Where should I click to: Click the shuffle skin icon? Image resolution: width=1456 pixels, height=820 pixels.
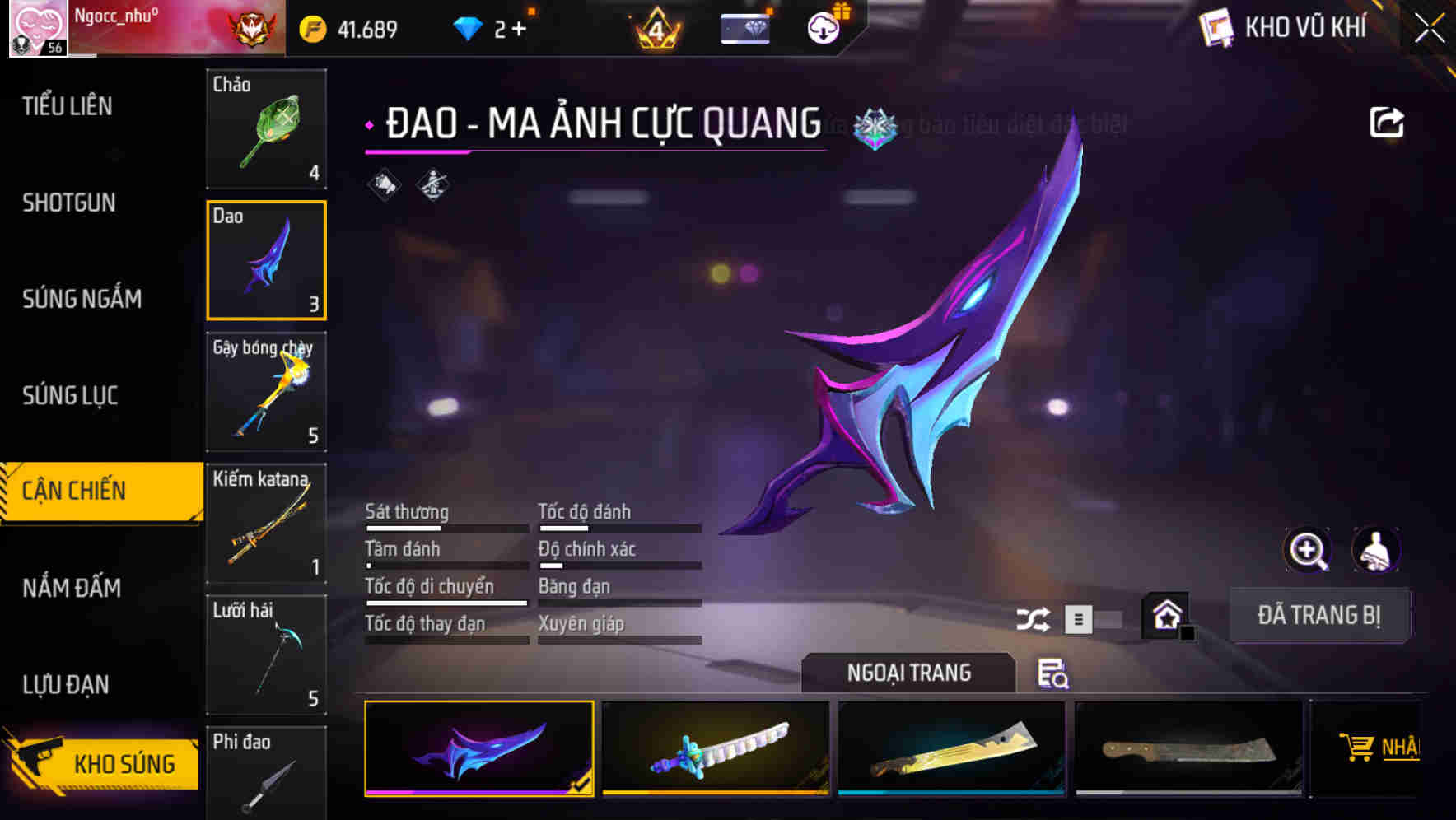tap(1035, 617)
